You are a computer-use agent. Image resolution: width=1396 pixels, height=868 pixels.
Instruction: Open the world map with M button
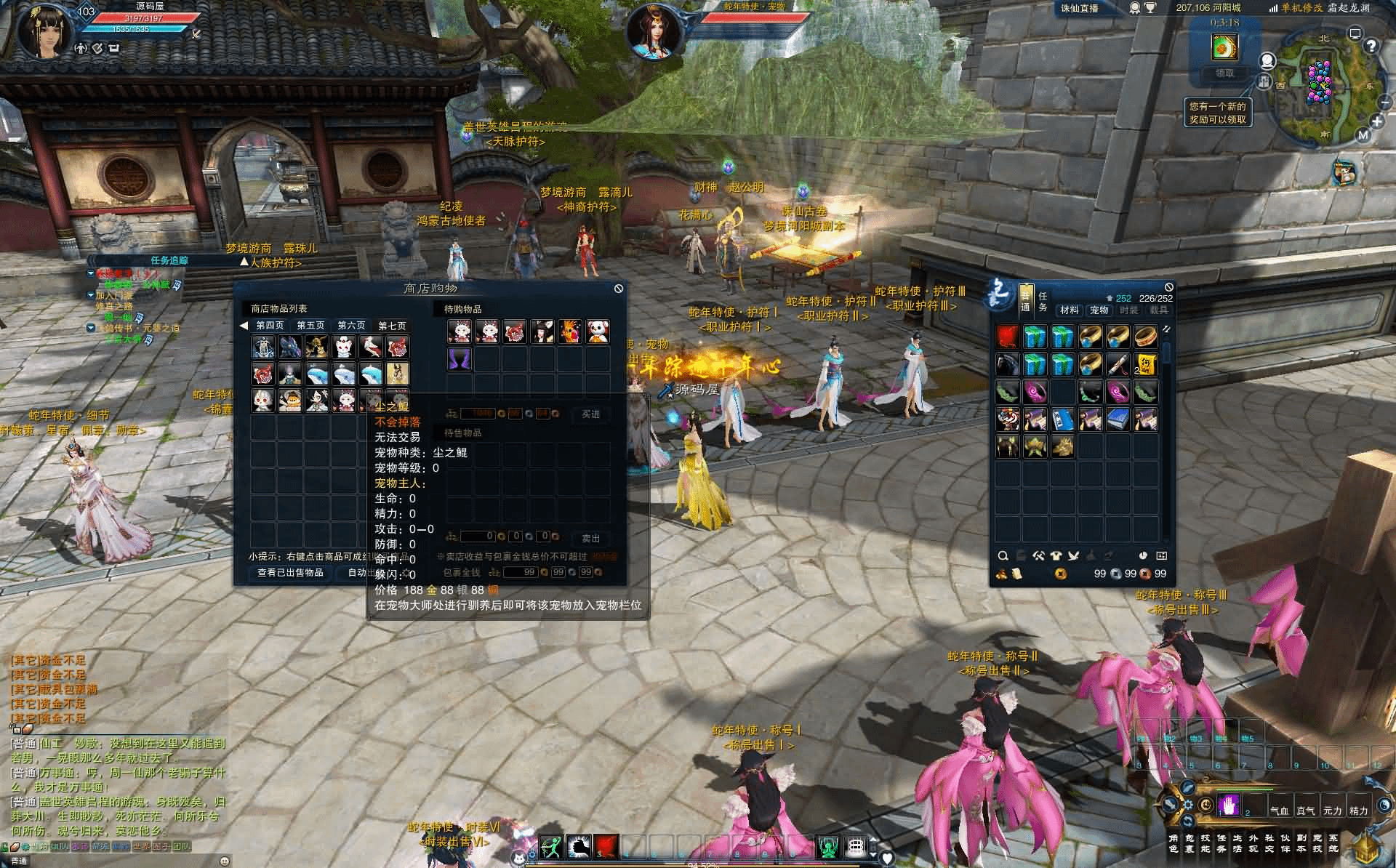(x=1363, y=135)
